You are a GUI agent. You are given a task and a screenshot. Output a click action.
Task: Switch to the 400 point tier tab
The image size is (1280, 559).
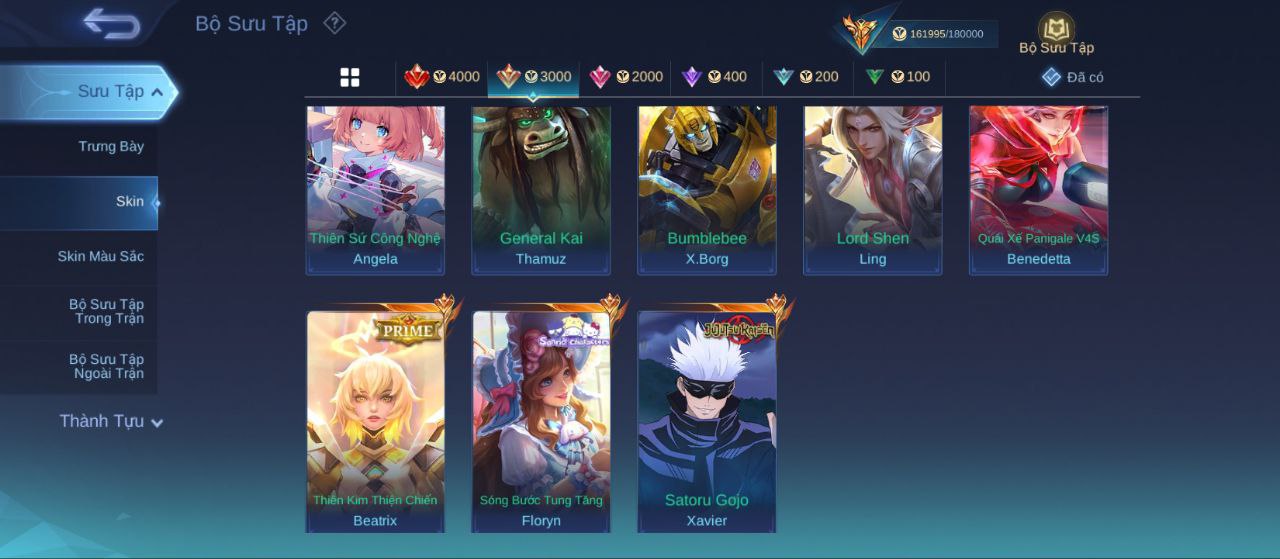(714, 77)
